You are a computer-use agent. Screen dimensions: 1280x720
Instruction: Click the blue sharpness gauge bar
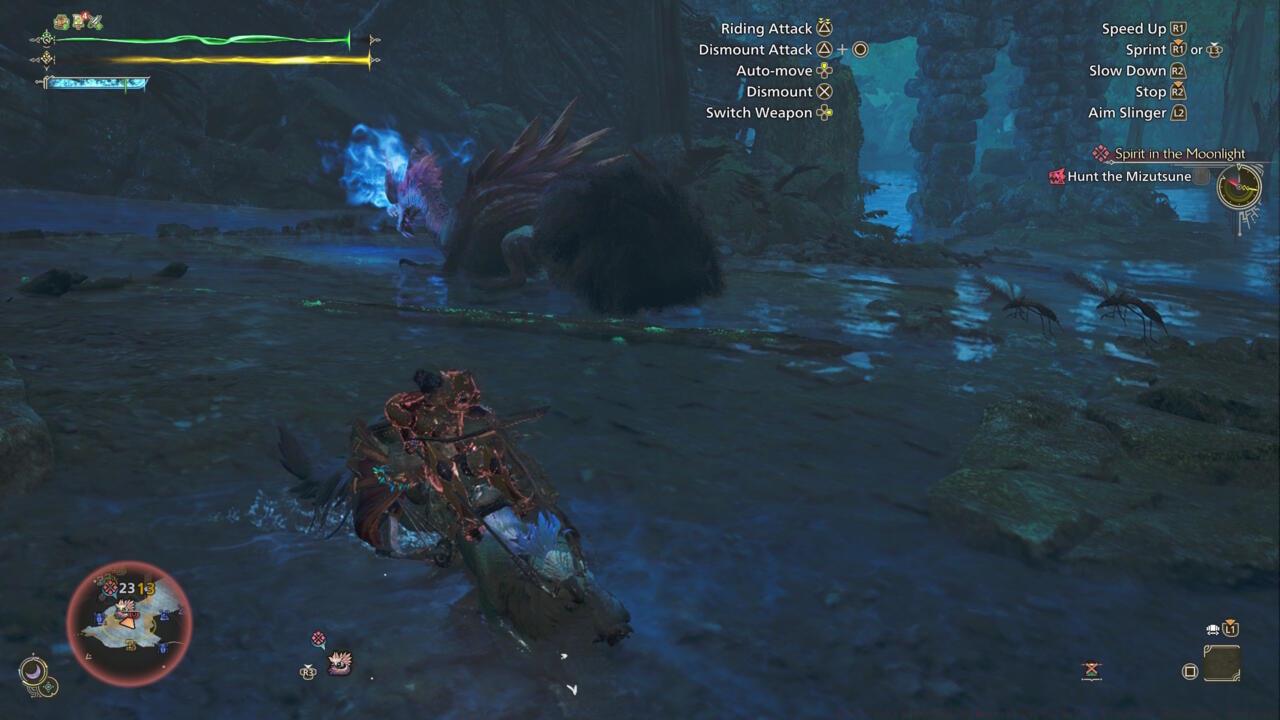click(x=95, y=81)
